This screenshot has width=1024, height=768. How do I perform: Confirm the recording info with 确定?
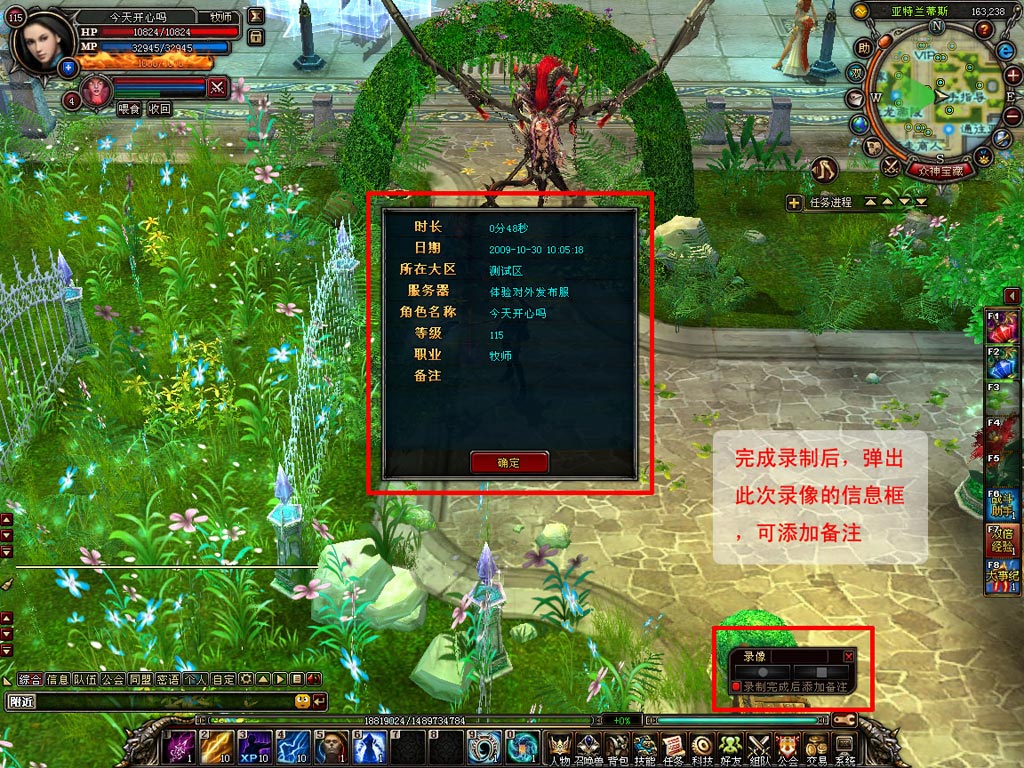click(x=509, y=462)
